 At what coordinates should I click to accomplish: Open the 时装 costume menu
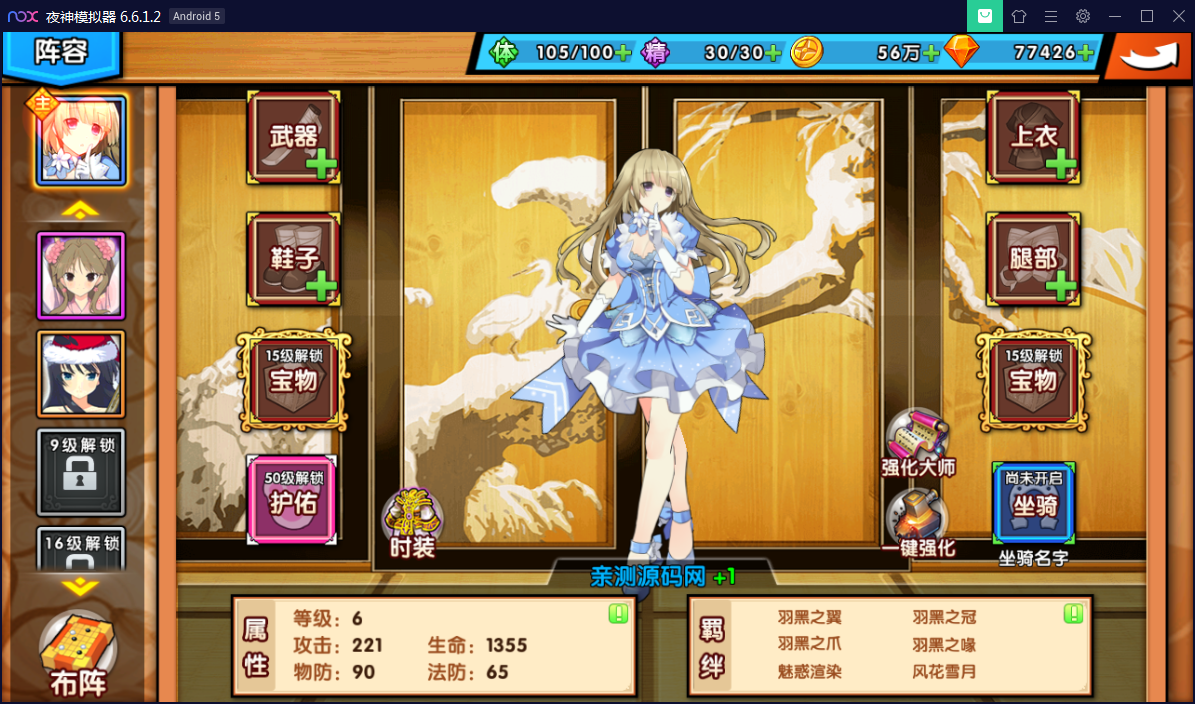tap(412, 522)
